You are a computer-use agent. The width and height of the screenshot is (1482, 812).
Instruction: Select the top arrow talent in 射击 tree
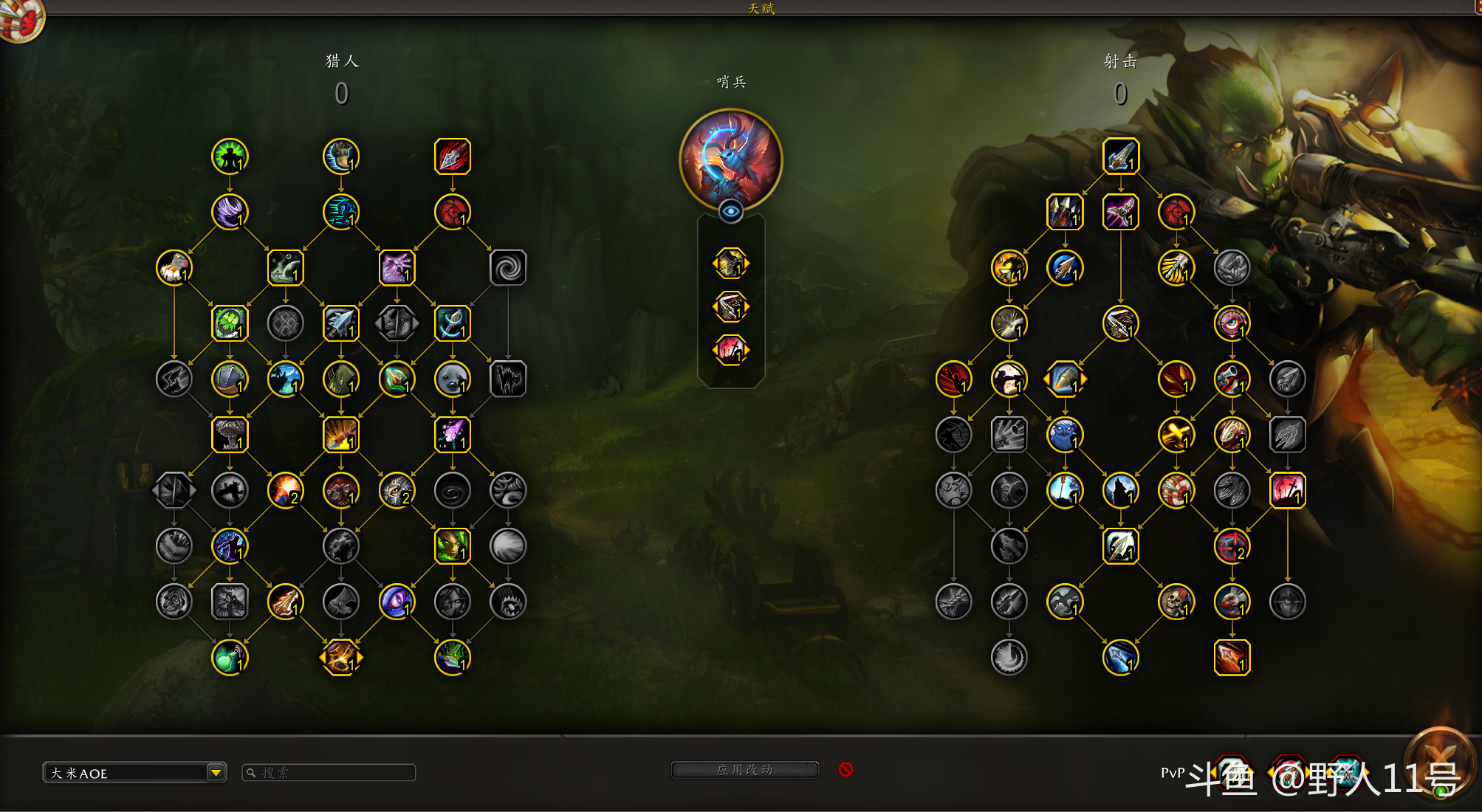(1121, 156)
